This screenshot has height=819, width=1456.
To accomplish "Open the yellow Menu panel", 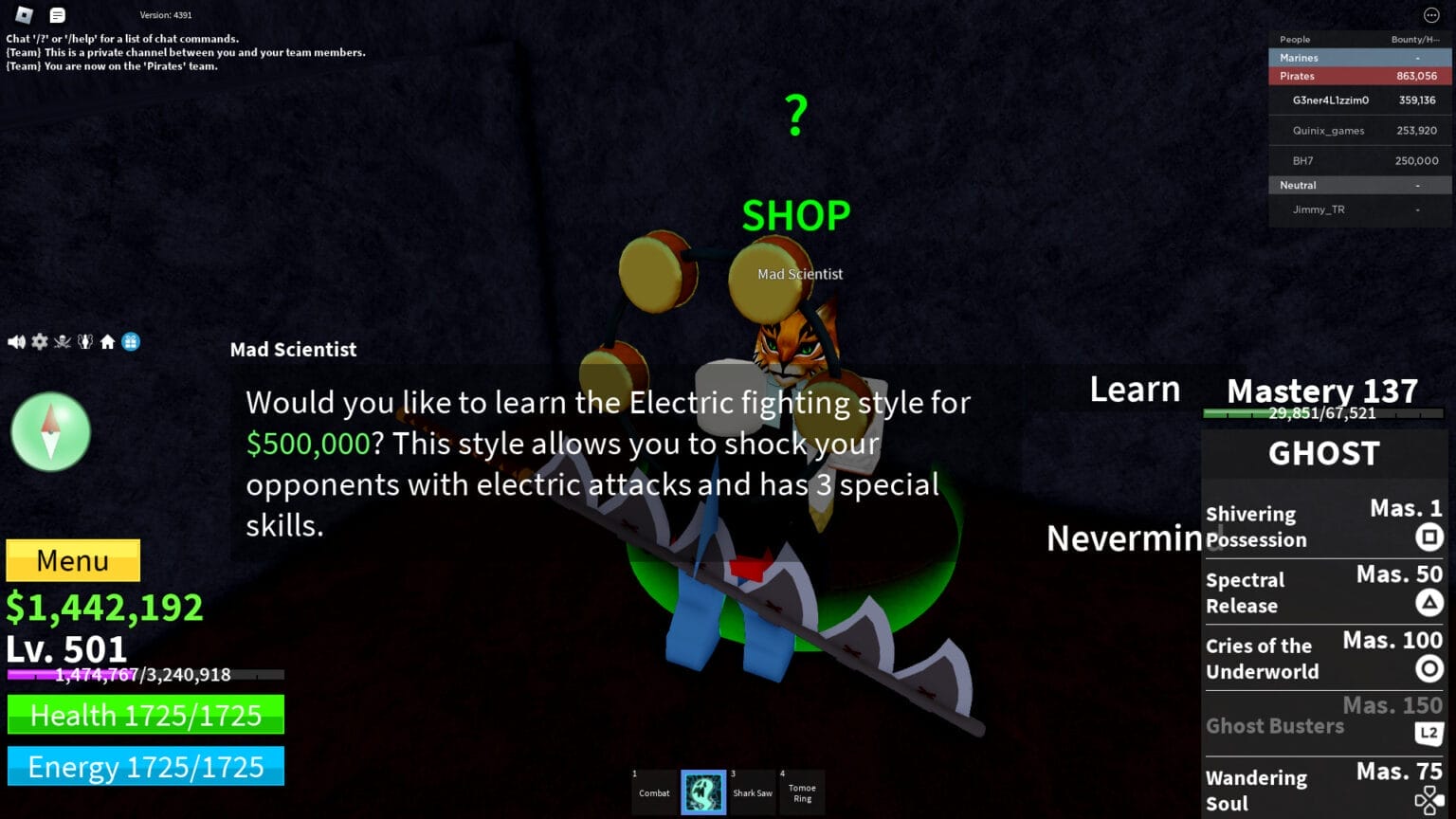I will point(72,560).
